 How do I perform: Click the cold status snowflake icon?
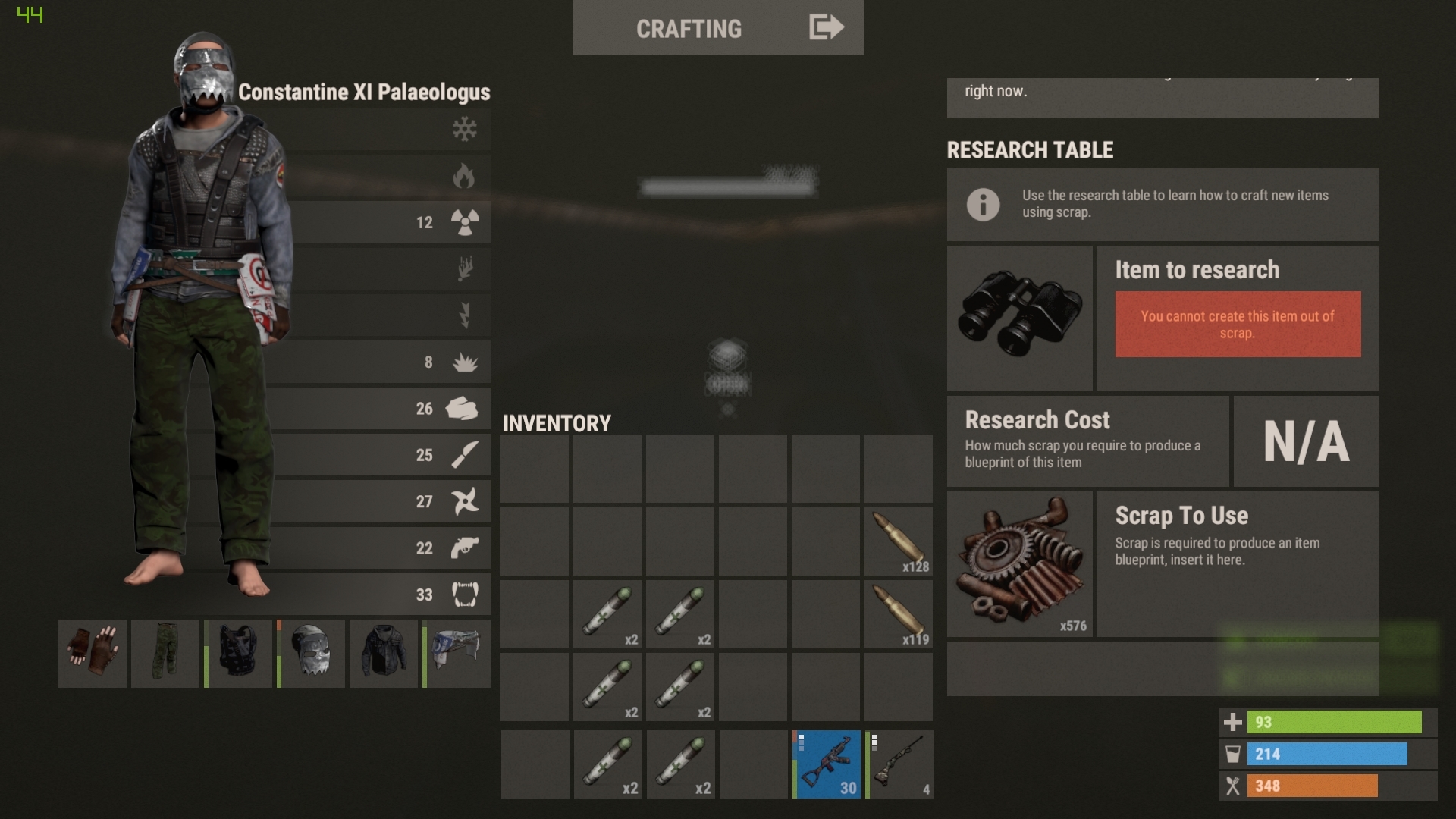465,129
